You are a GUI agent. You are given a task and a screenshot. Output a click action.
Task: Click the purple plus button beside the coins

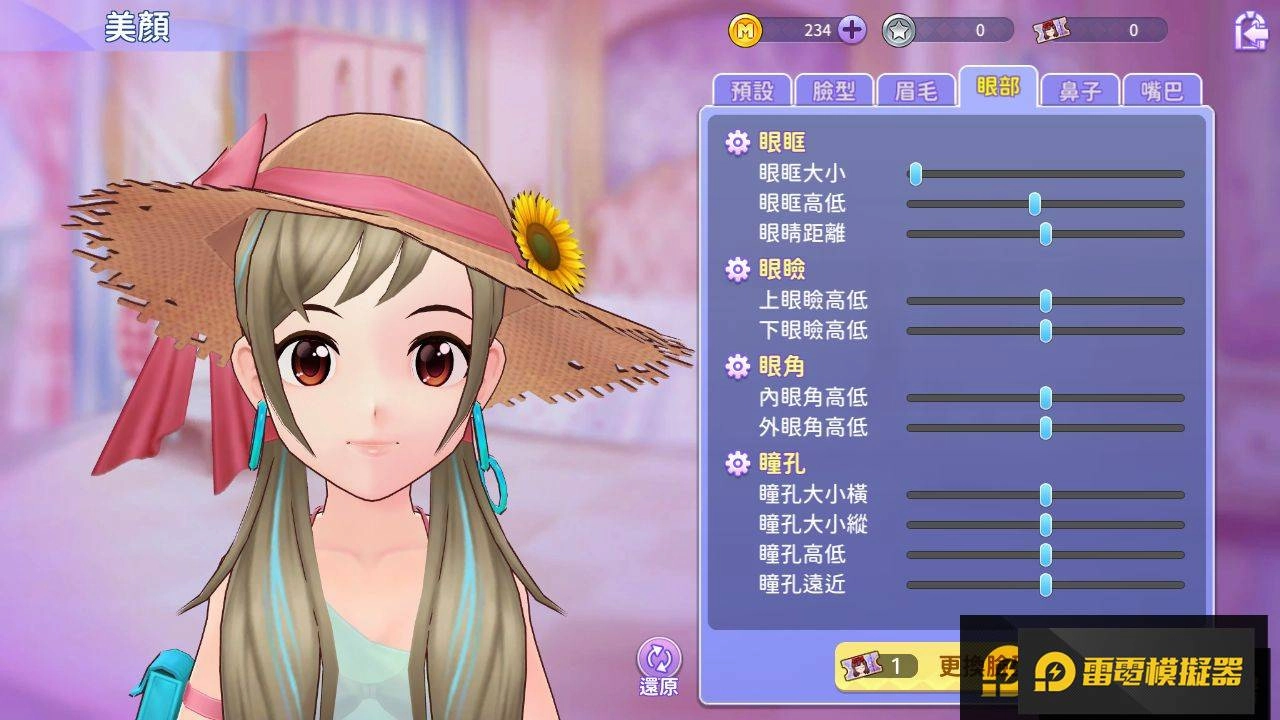click(852, 30)
